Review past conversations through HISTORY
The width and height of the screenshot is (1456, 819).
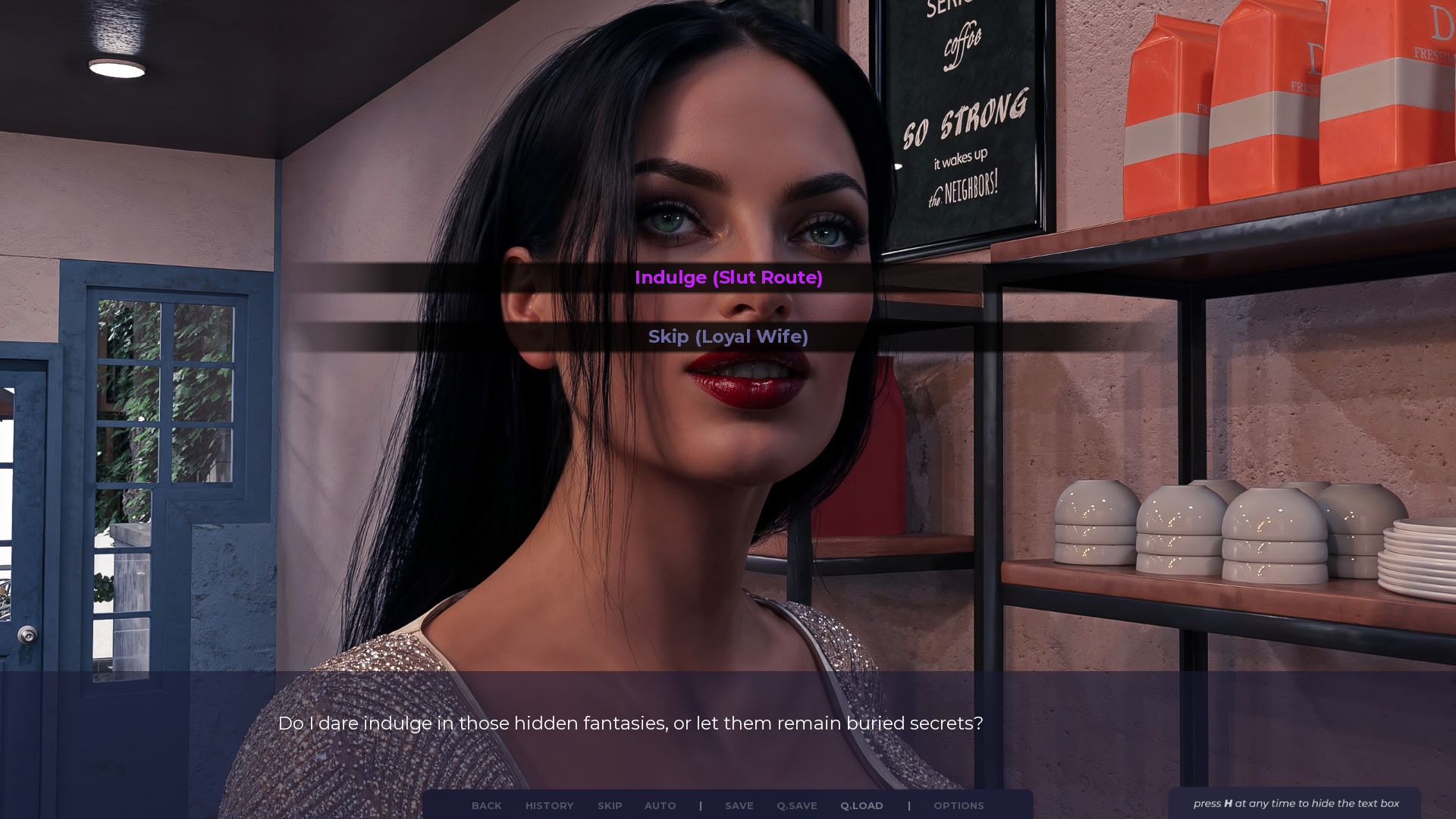point(549,805)
